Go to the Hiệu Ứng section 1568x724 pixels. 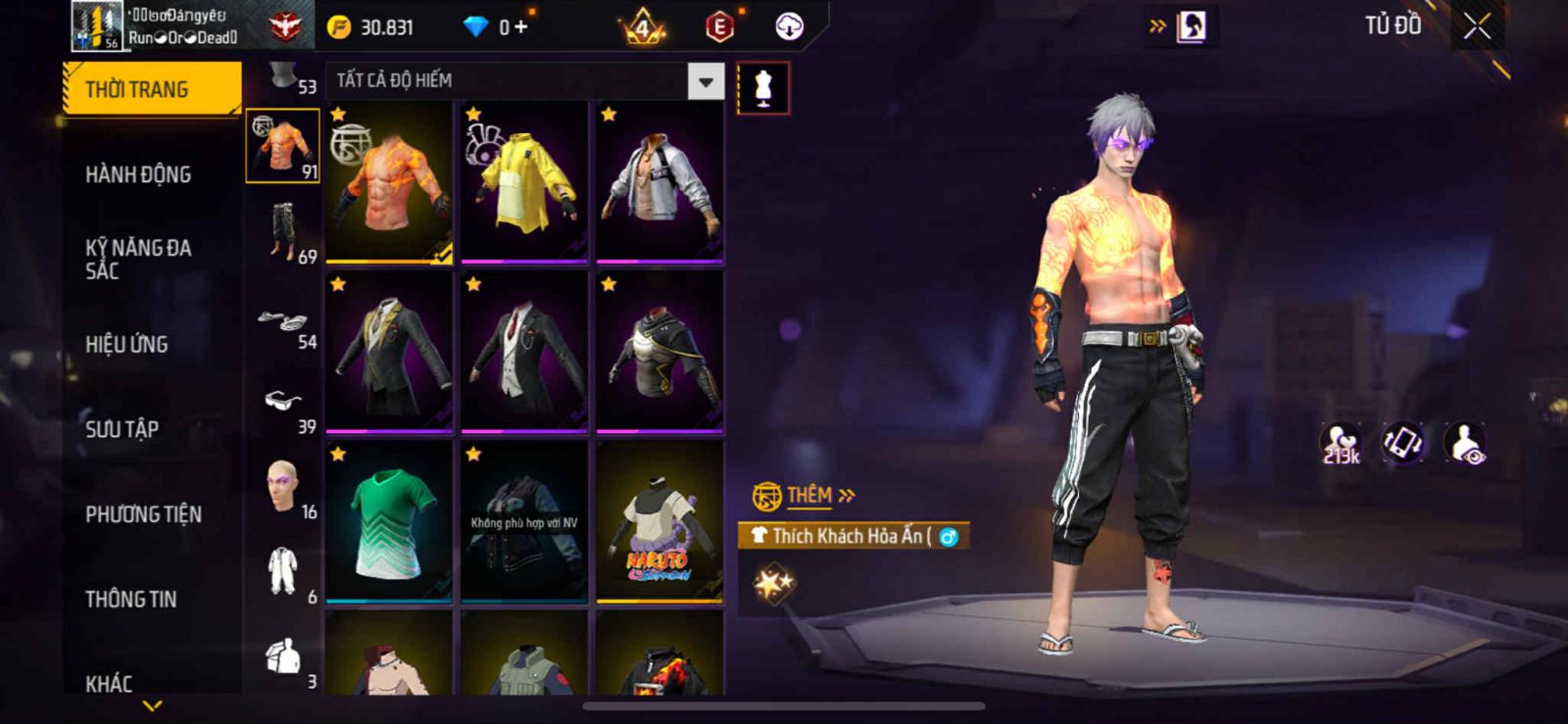point(126,344)
